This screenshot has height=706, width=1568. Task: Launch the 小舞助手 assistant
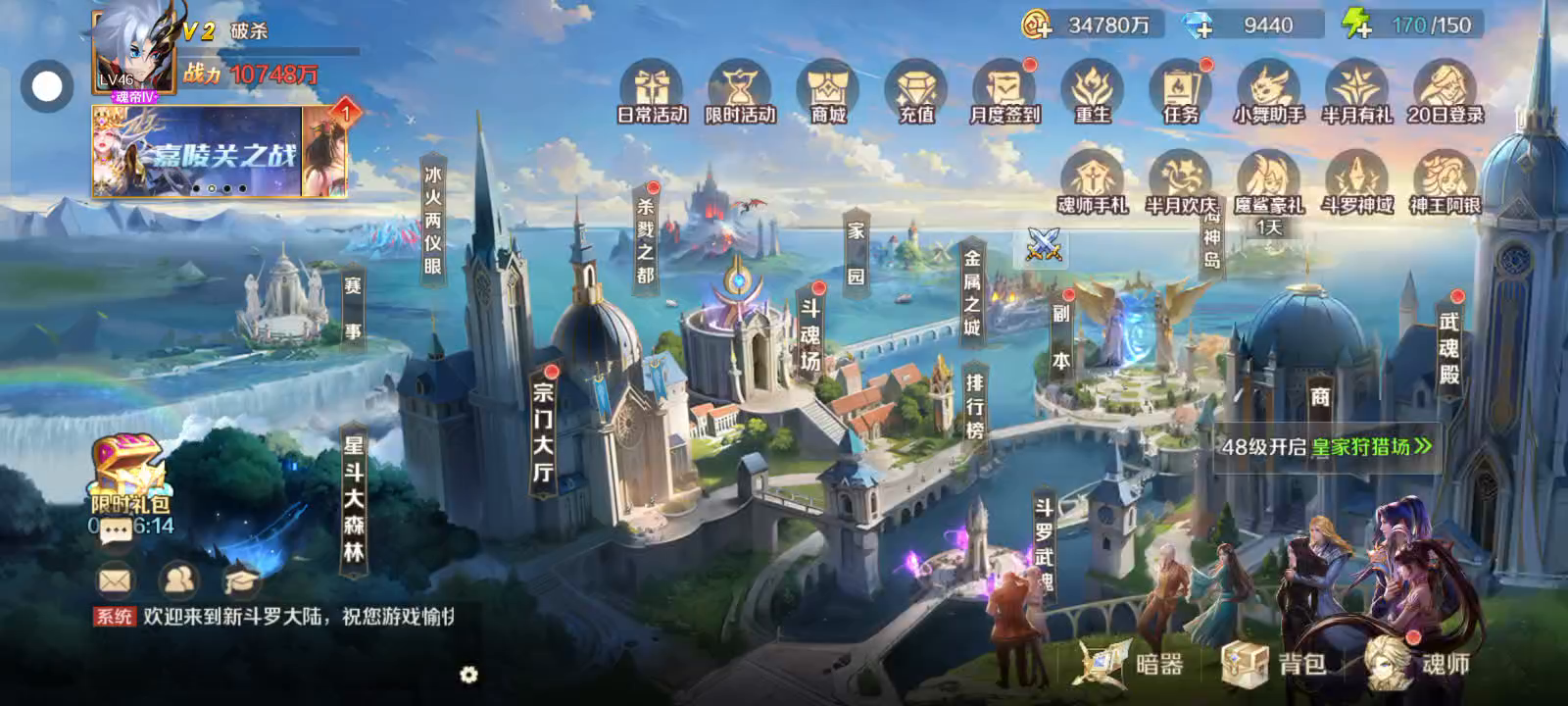click(x=1269, y=91)
